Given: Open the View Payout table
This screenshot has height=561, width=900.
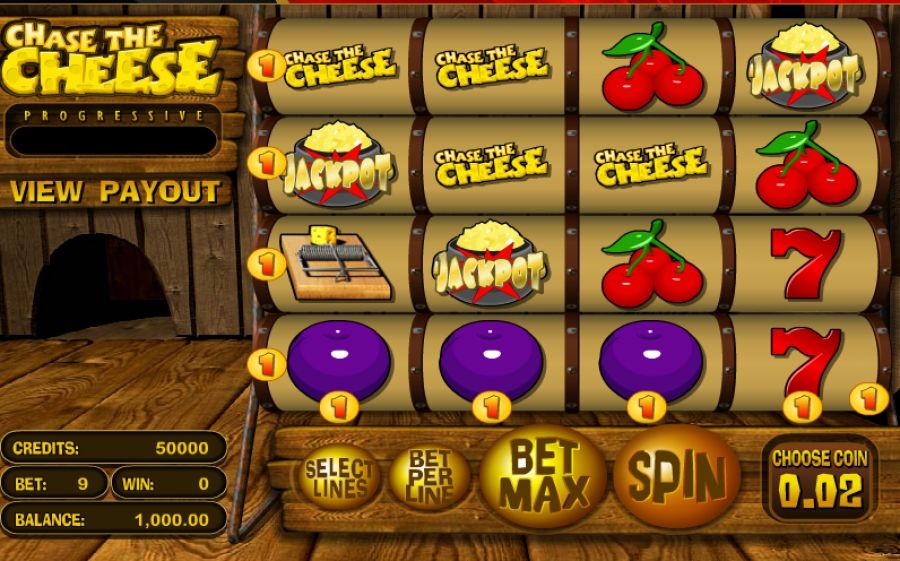Looking at the screenshot, I should point(115,191).
